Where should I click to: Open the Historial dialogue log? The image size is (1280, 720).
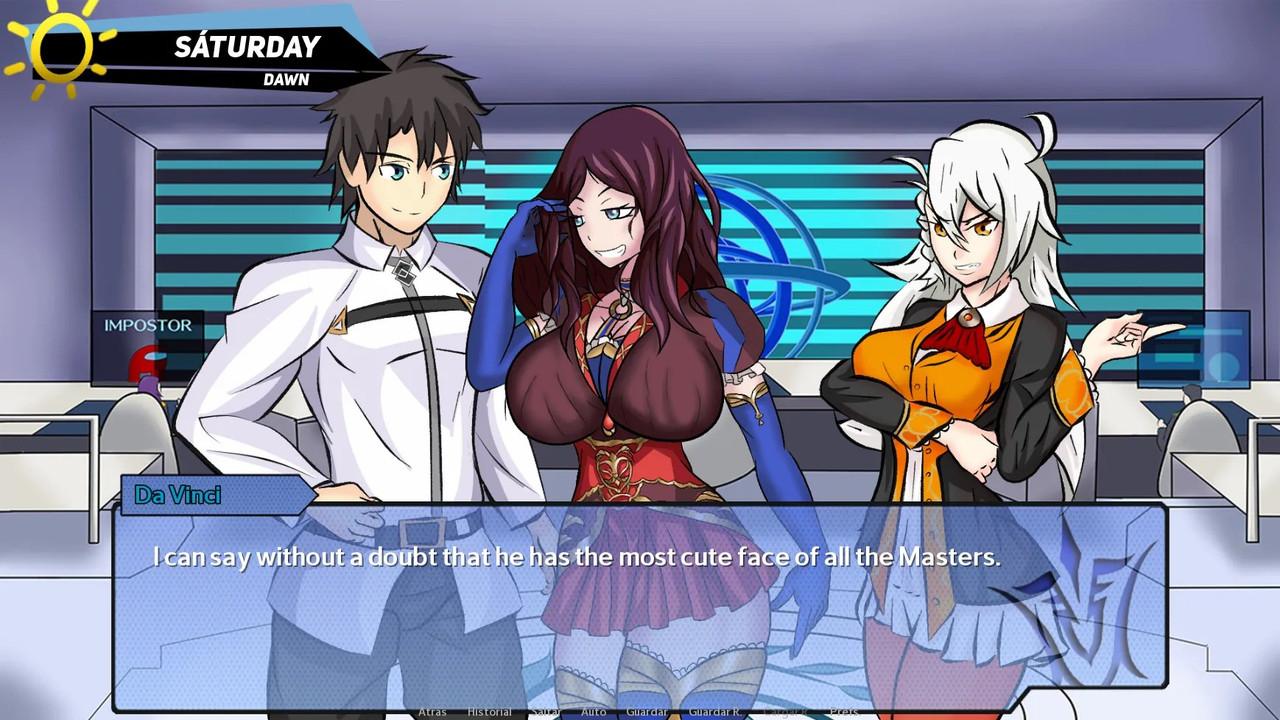click(x=490, y=712)
